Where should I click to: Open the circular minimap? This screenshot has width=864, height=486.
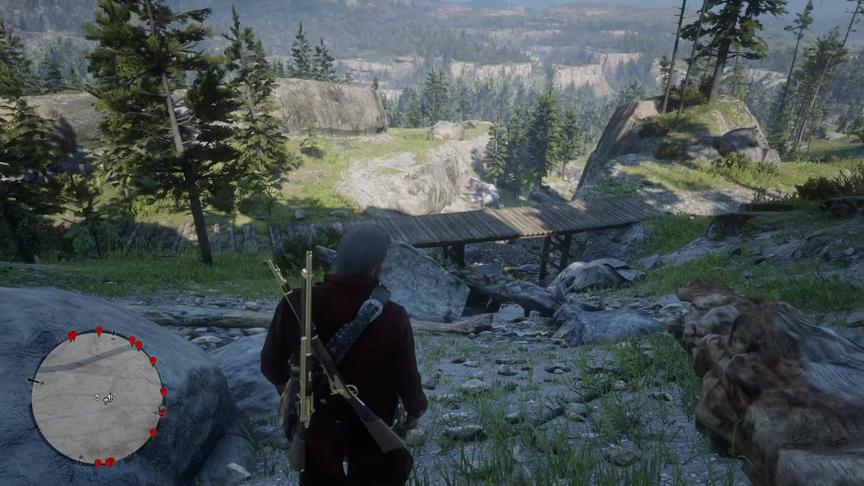coord(97,397)
